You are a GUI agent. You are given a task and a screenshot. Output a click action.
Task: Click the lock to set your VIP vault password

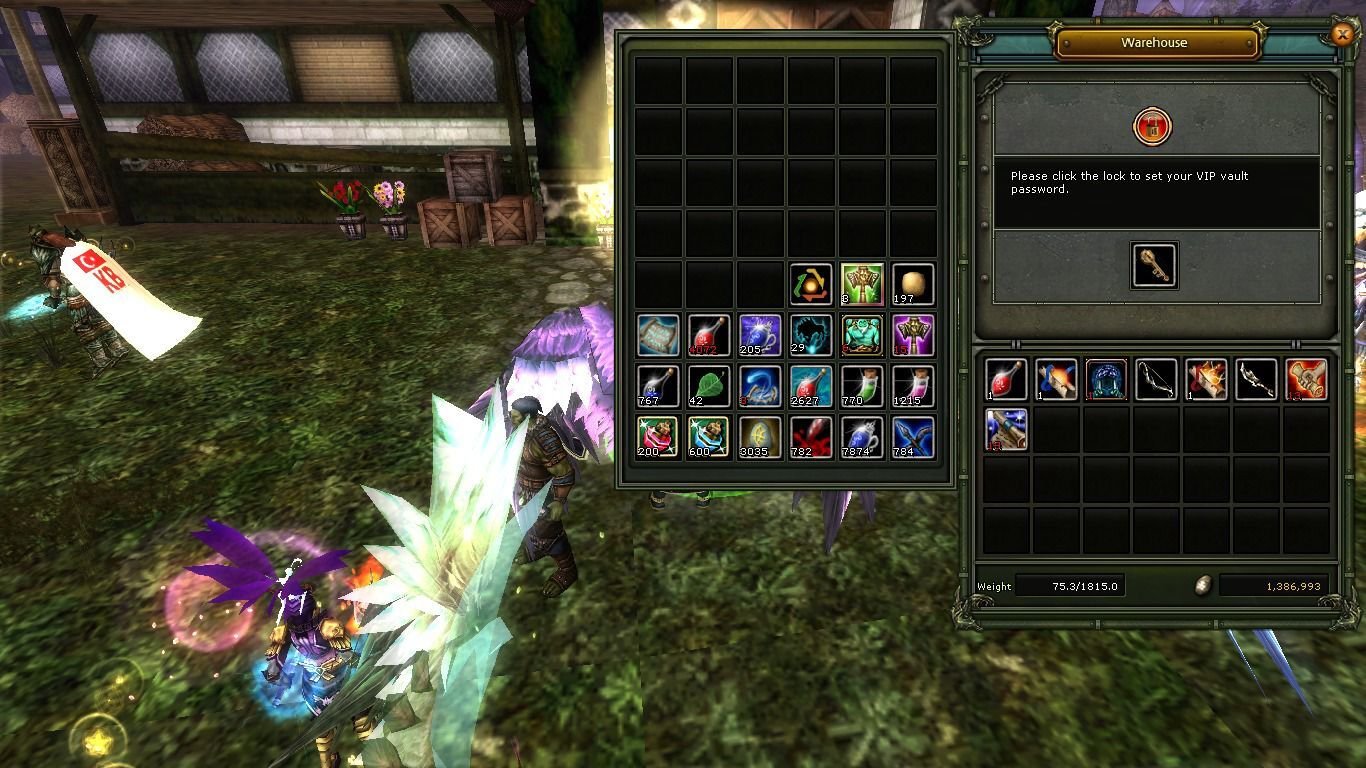(x=1153, y=128)
